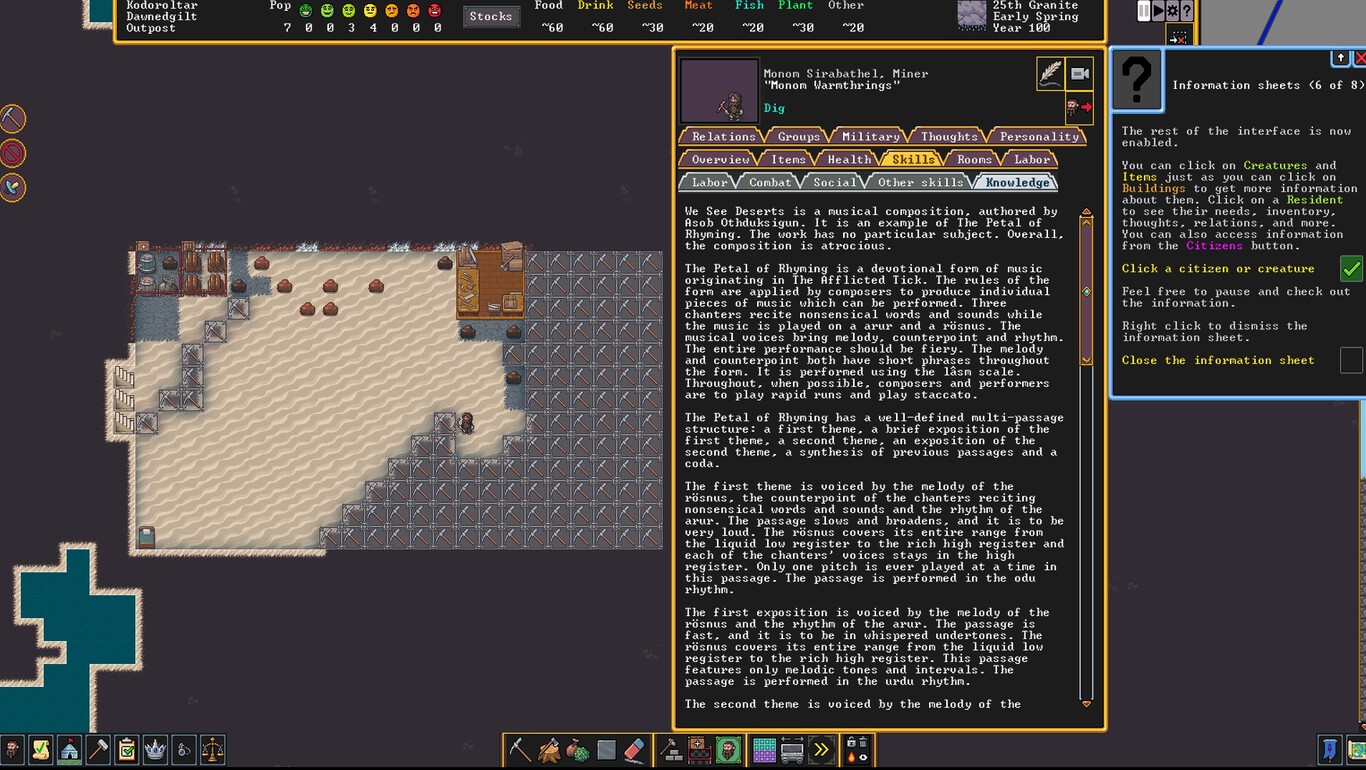This screenshot has height=770, width=1366.
Task: View the Combat skills subtab
Action: (770, 182)
